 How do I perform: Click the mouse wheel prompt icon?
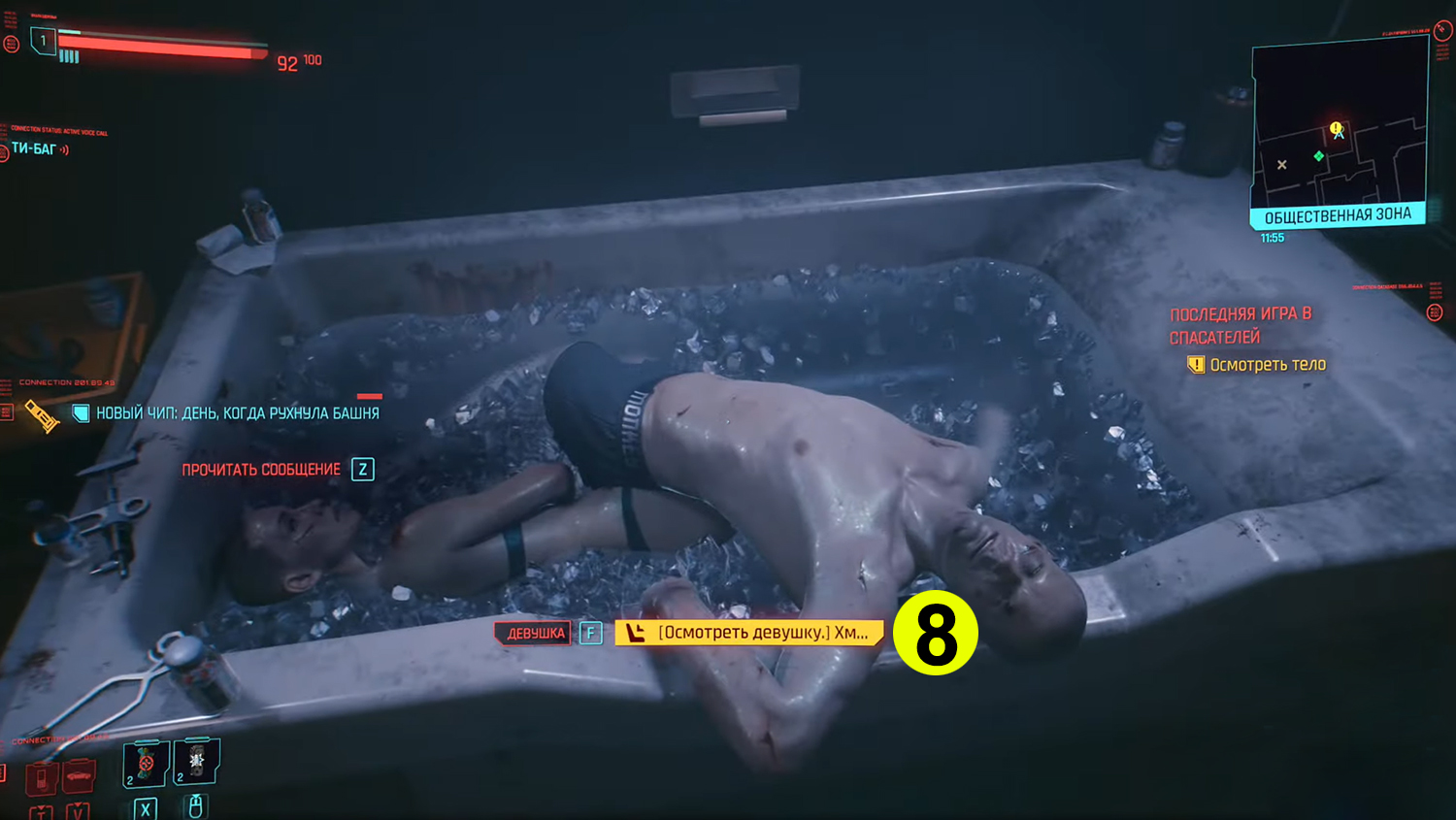[196, 806]
